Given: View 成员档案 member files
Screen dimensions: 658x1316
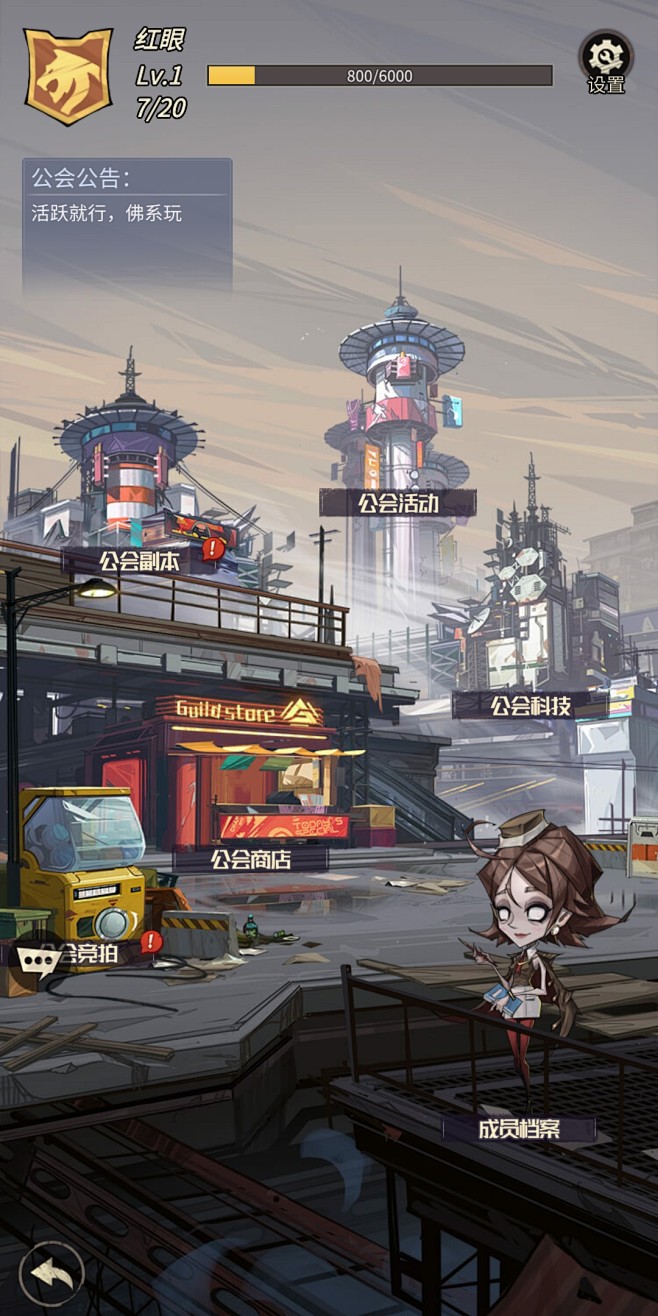Looking at the screenshot, I should [519, 1130].
